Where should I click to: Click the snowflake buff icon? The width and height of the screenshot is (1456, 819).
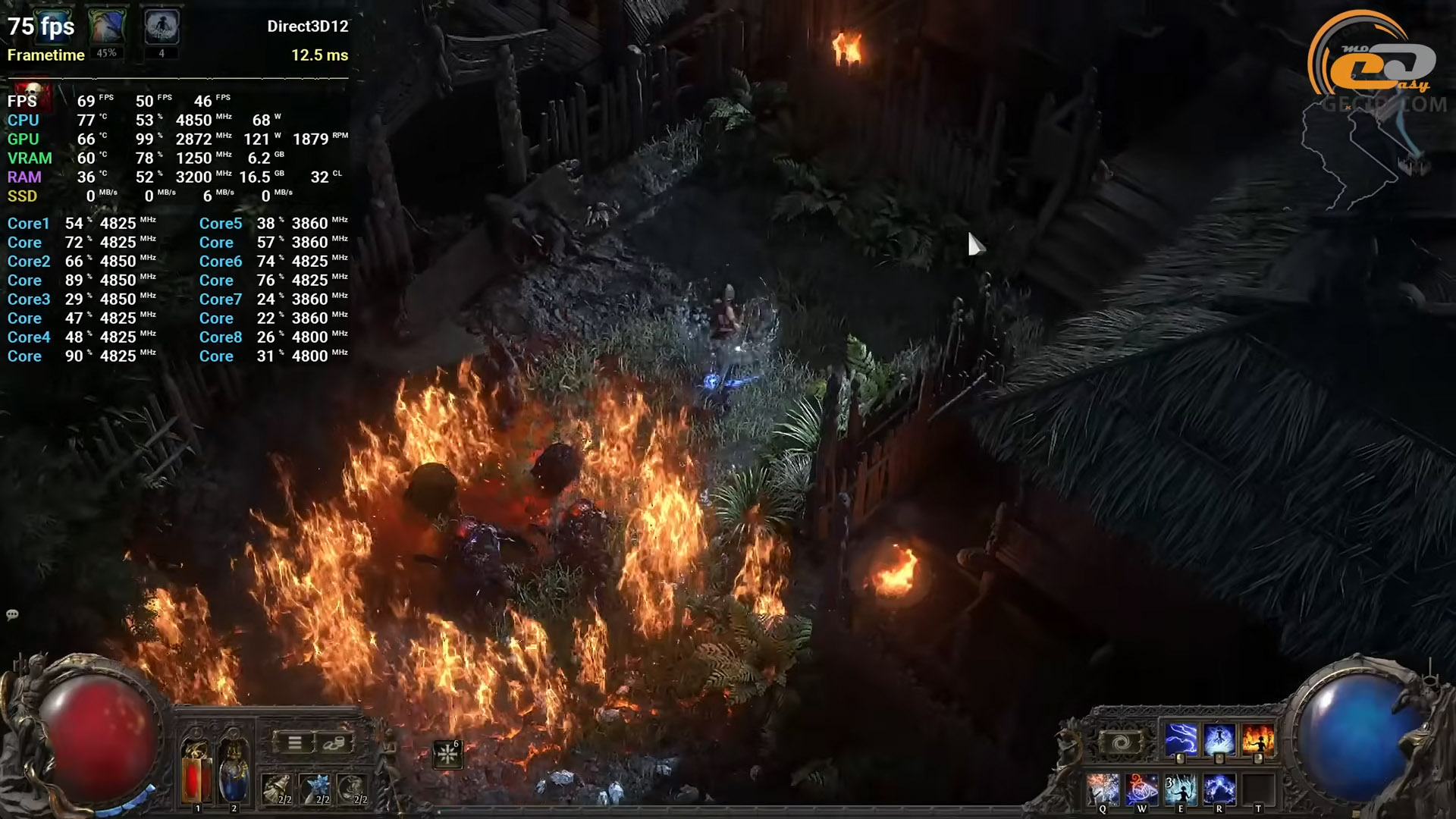(447, 754)
